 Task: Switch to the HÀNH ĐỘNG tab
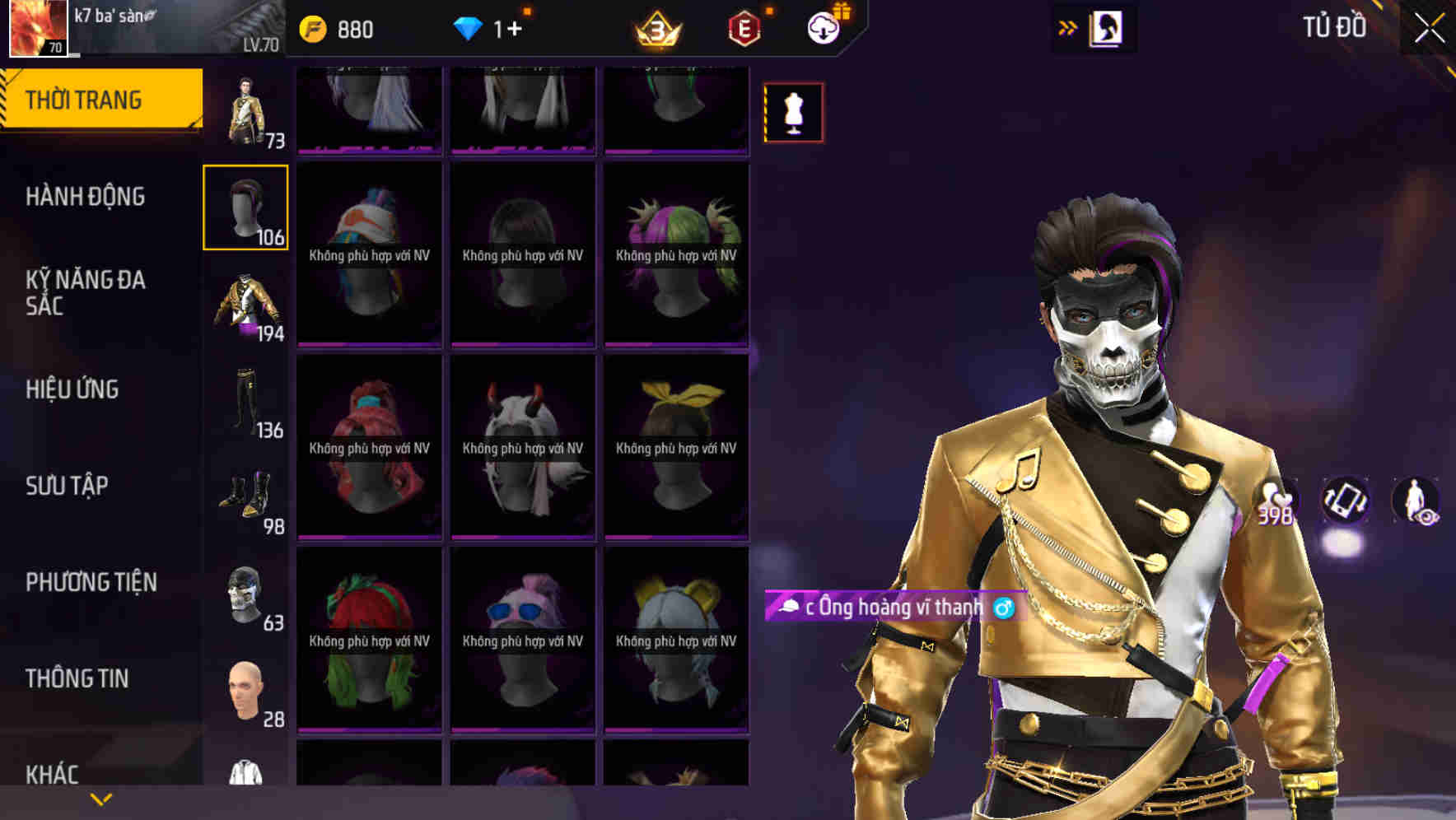pos(86,198)
